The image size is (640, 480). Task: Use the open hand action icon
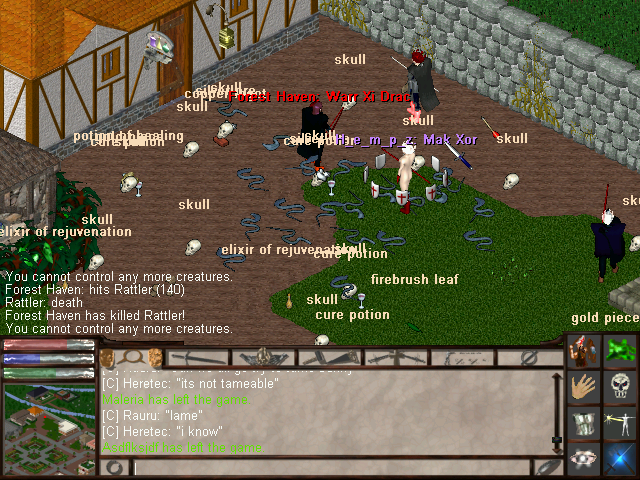pyautogui.click(x=583, y=387)
